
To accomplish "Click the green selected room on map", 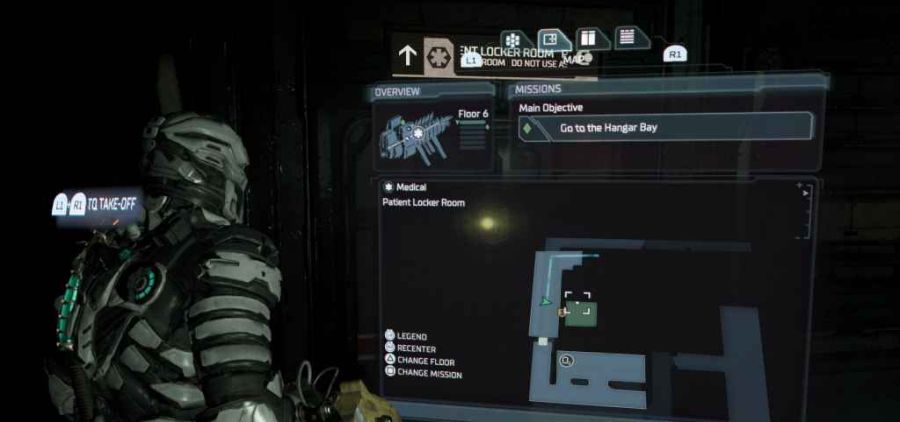I will click(x=580, y=312).
